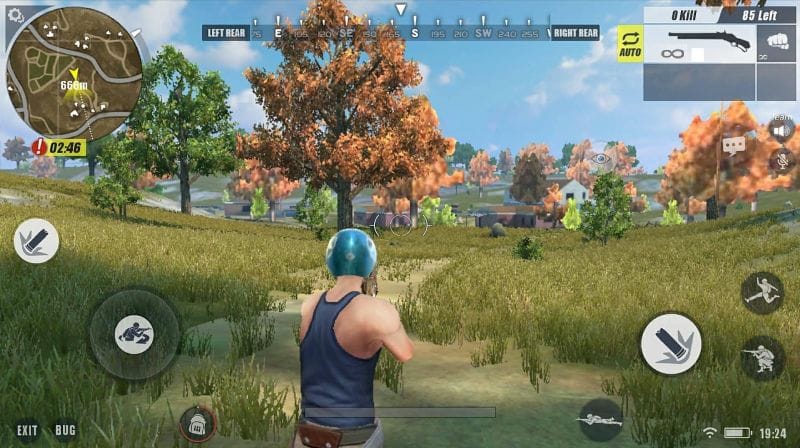
Task: Go prone with the lying soldier icon
Action: point(600,420)
